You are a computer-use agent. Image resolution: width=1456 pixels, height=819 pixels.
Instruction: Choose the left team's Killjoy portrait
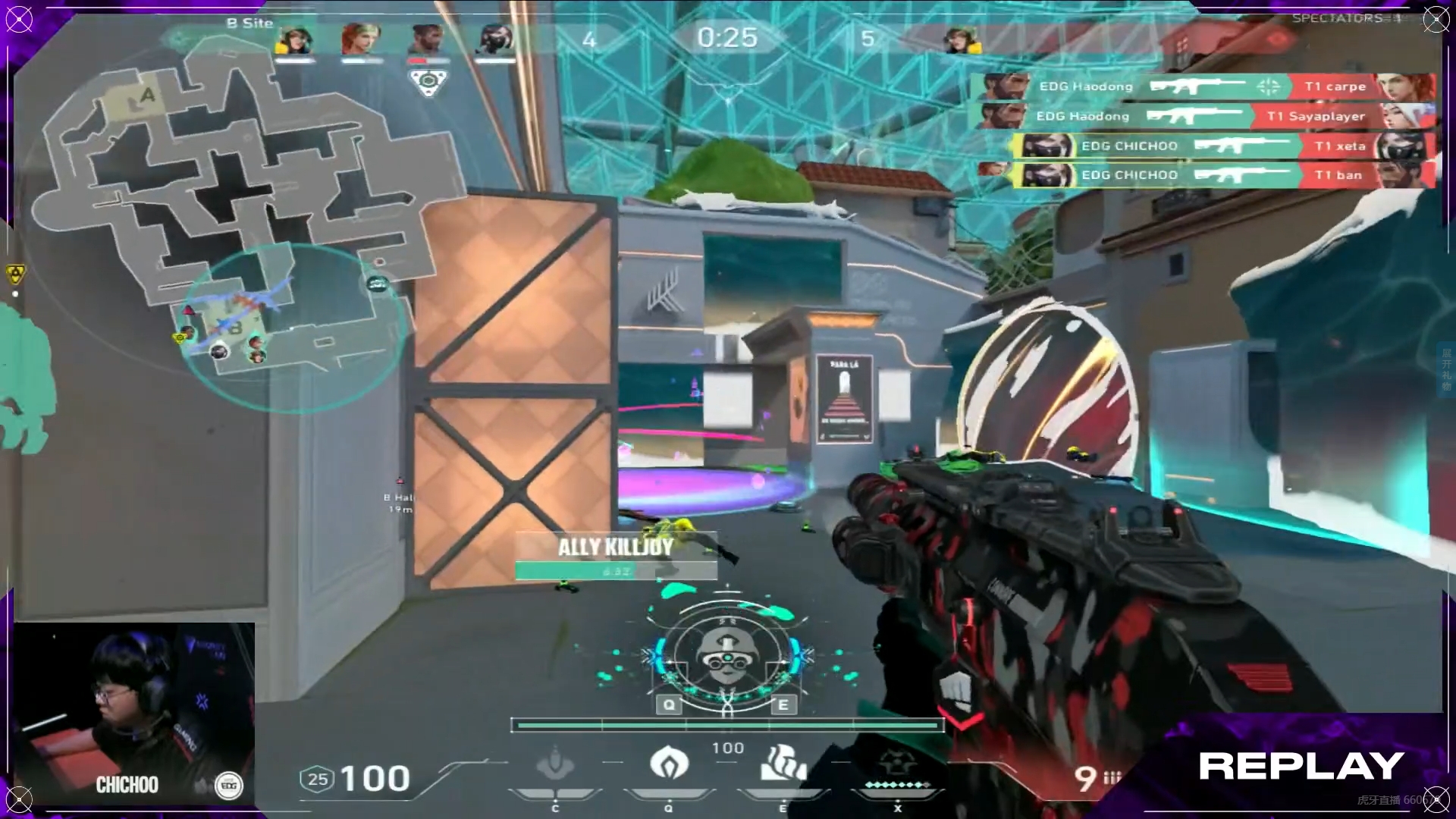point(294,39)
